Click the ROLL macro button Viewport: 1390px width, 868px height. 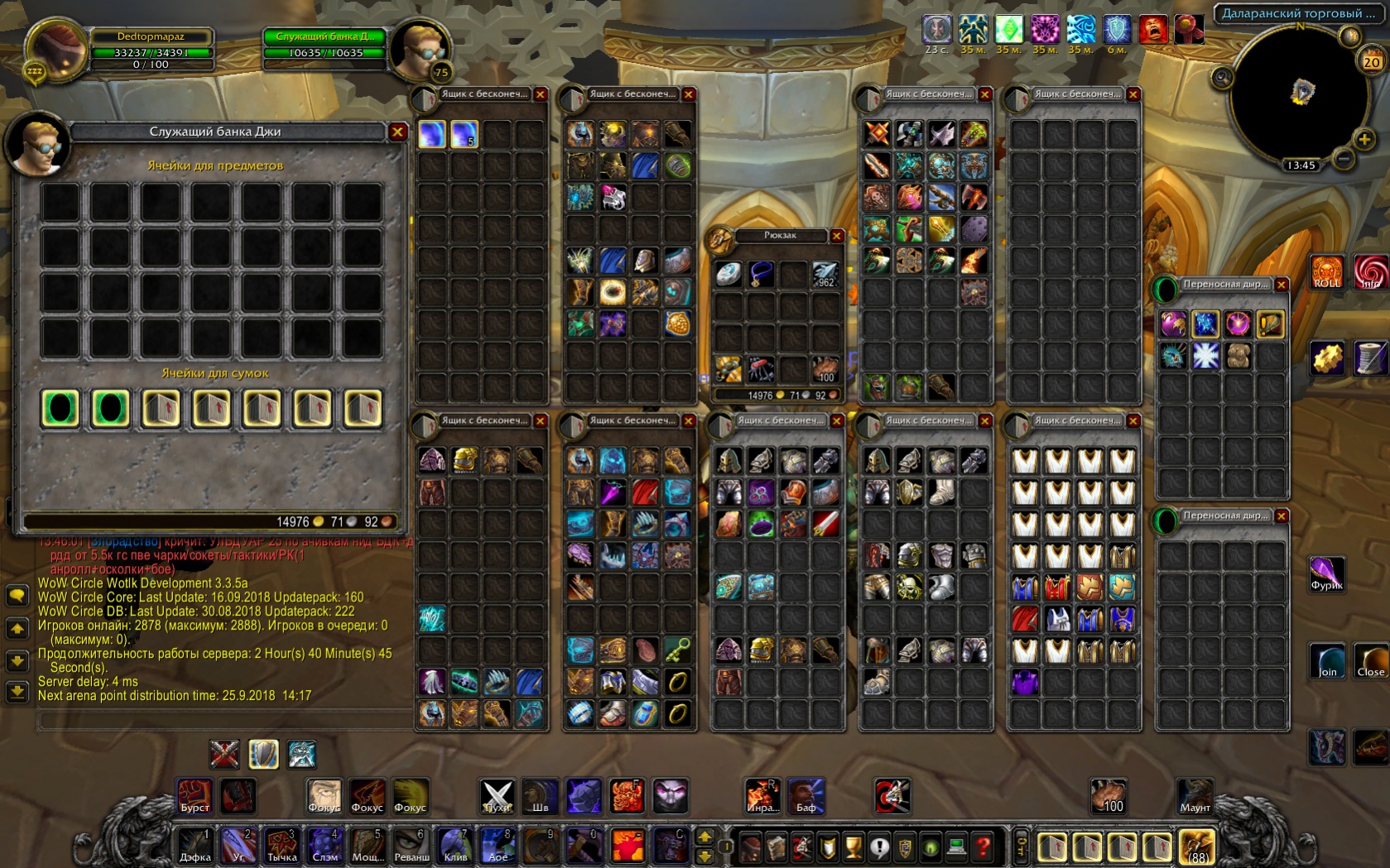pyautogui.click(x=1327, y=272)
